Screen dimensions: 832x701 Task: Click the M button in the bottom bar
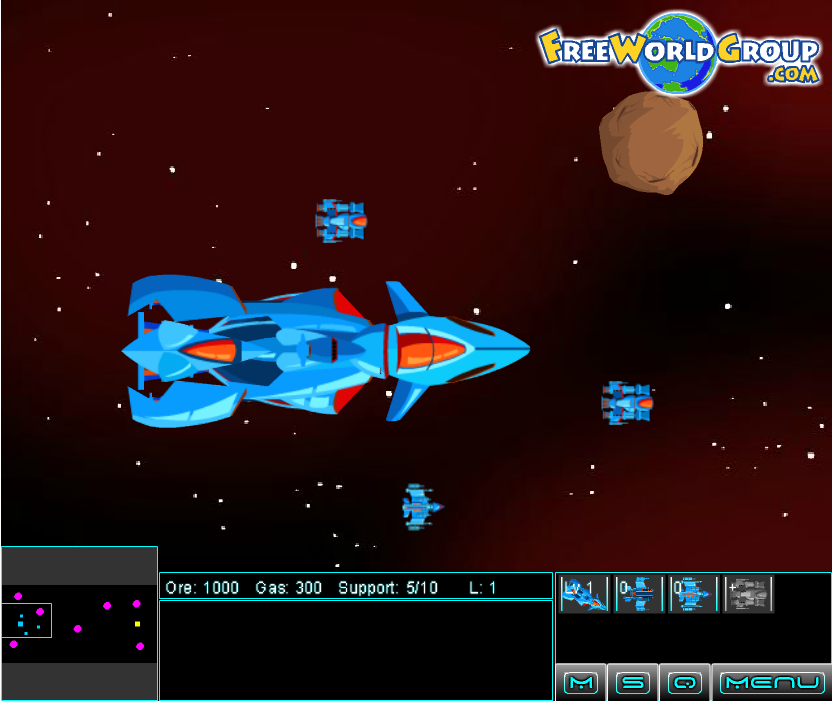(x=581, y=683)
